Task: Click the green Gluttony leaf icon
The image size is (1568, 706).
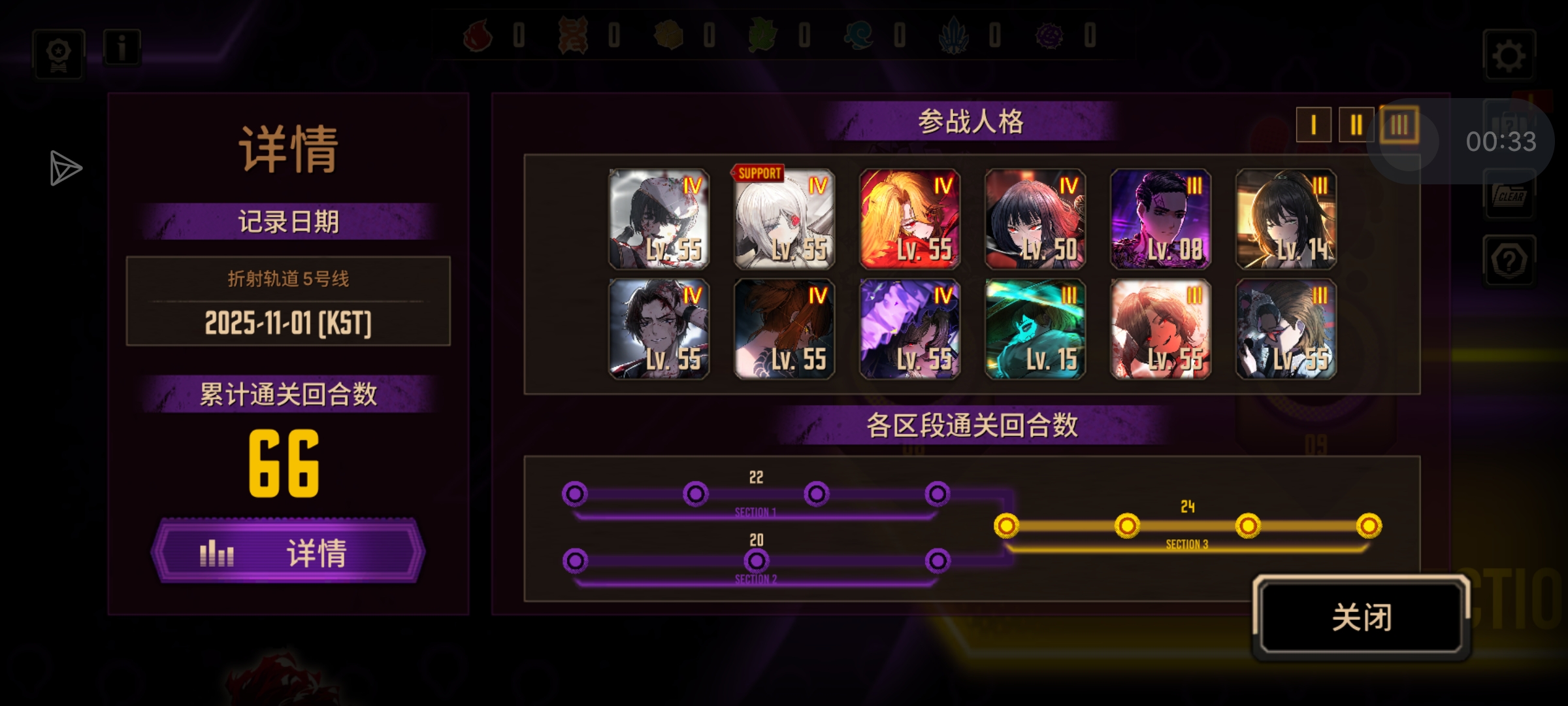Action: 763,37
